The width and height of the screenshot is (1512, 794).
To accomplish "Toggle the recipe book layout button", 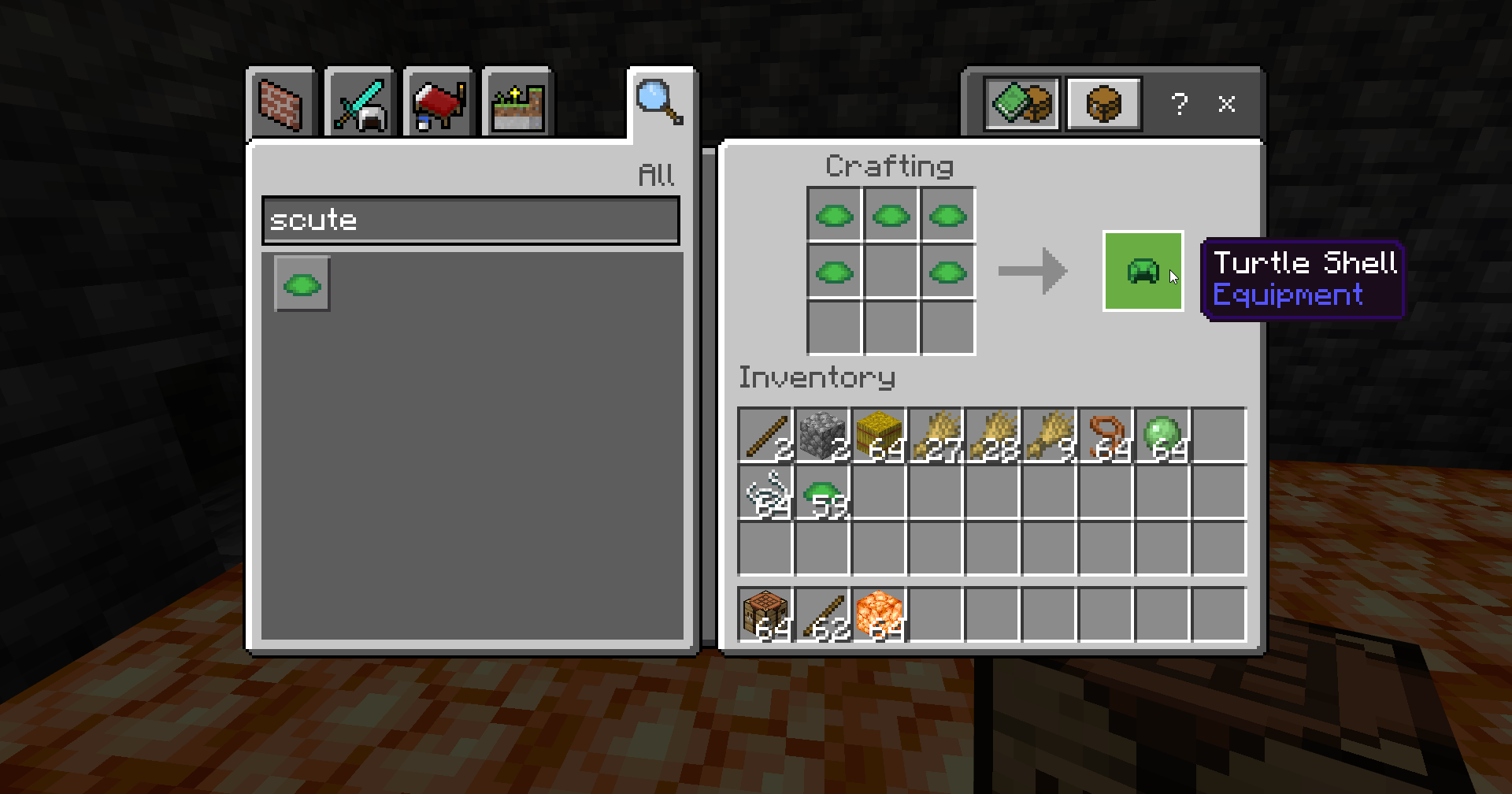I will [1022, 103].
